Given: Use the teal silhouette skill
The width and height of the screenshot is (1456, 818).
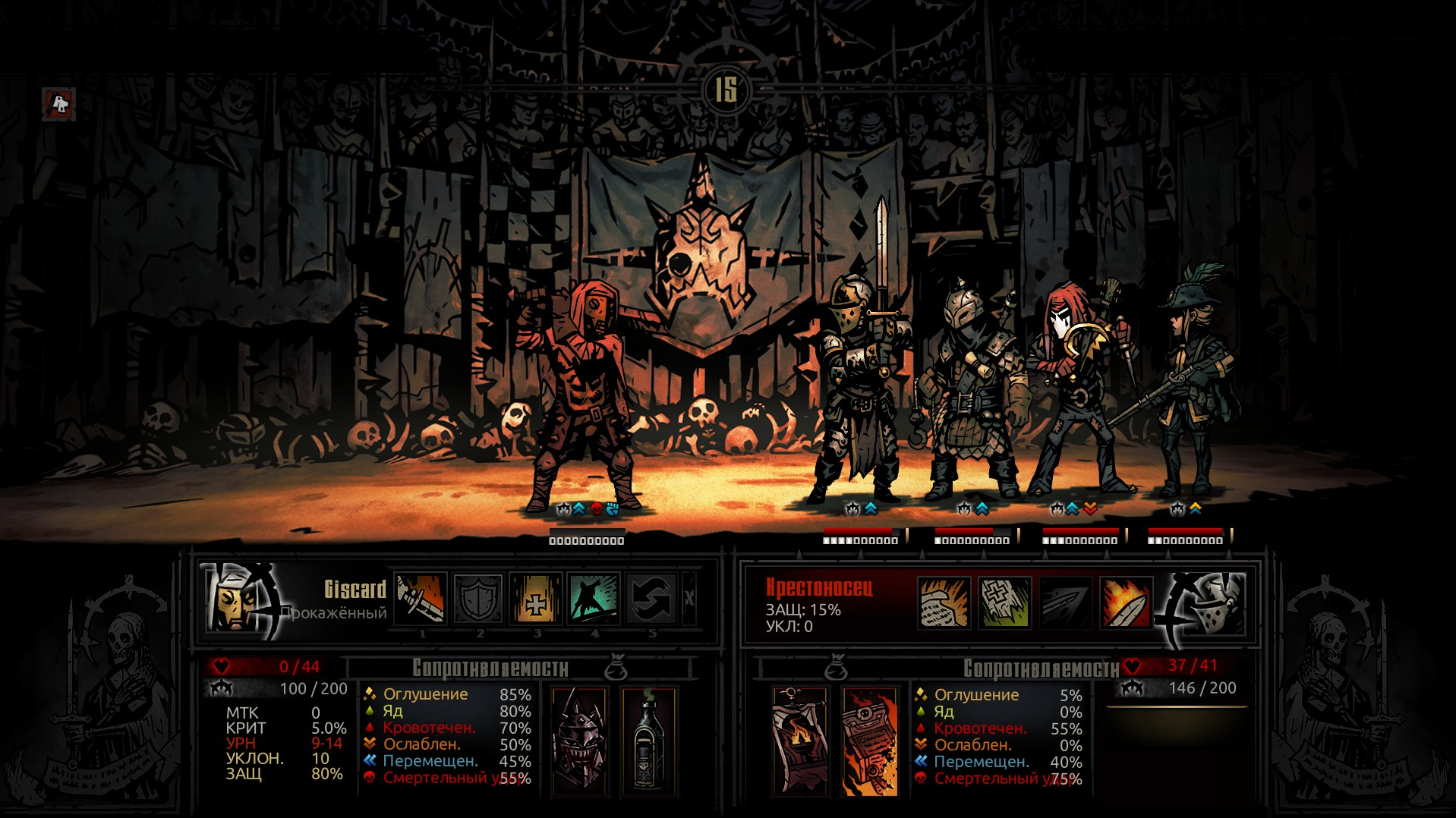Looking at the screenshot, I should click(x=594, y=599).
